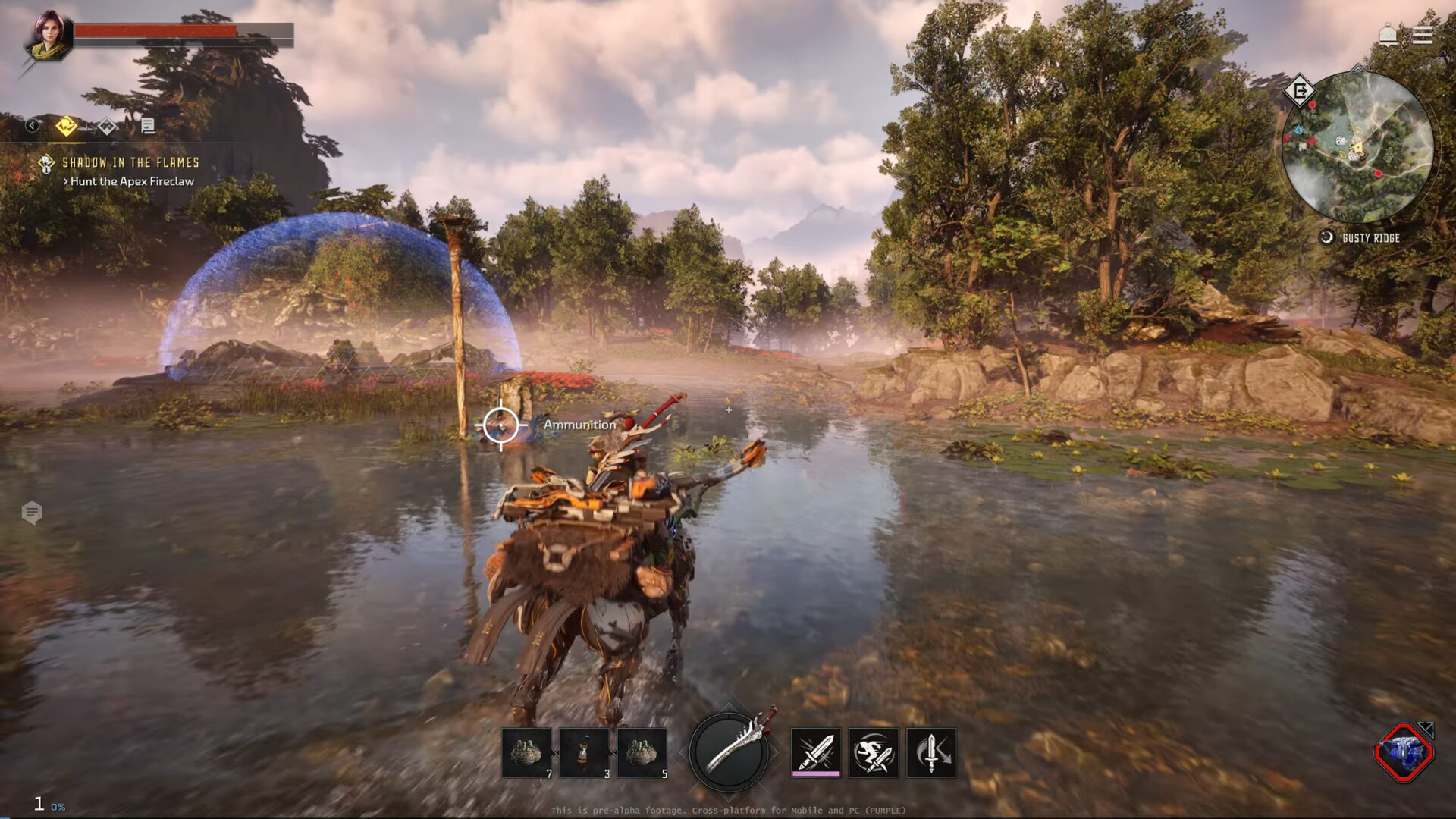Click the circular minimap
This screenshot has height=819, width=1456.
pyautogui.click(x=1357, y=147)
